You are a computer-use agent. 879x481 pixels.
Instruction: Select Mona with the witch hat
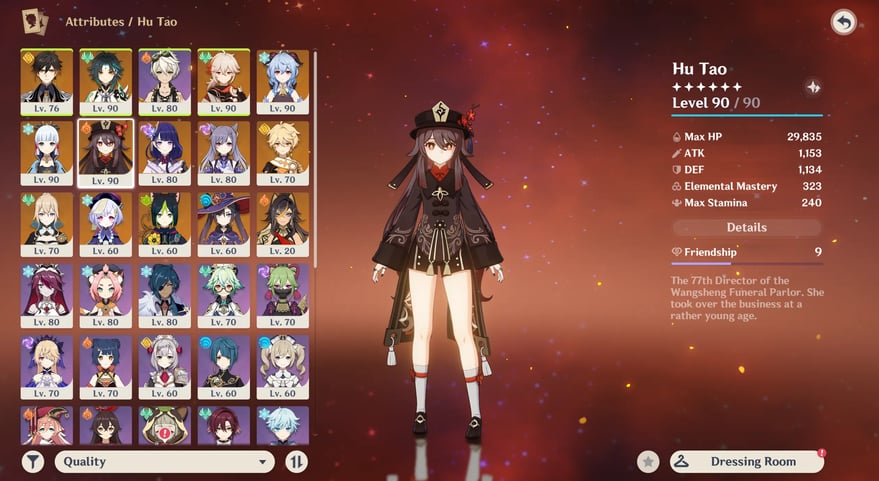click(x=223, y=224)
